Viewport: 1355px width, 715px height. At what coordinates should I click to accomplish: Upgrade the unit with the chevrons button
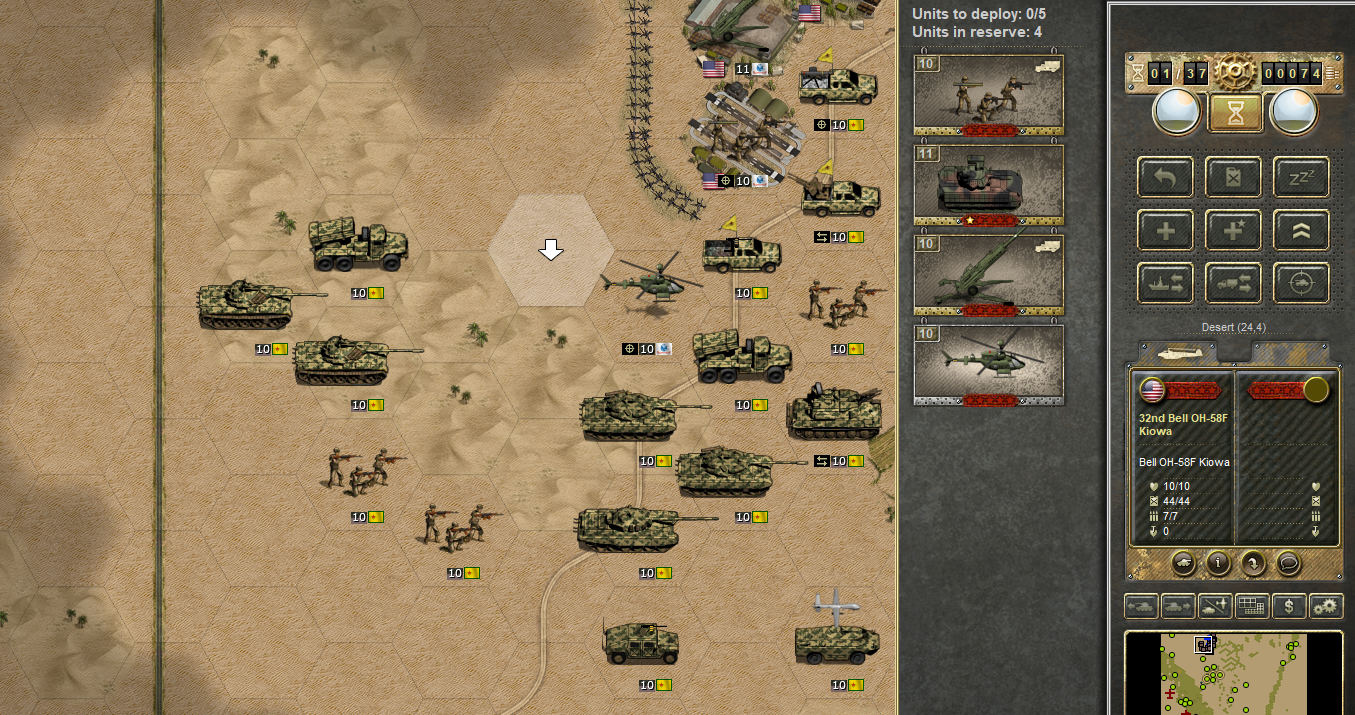[1301, 230]
